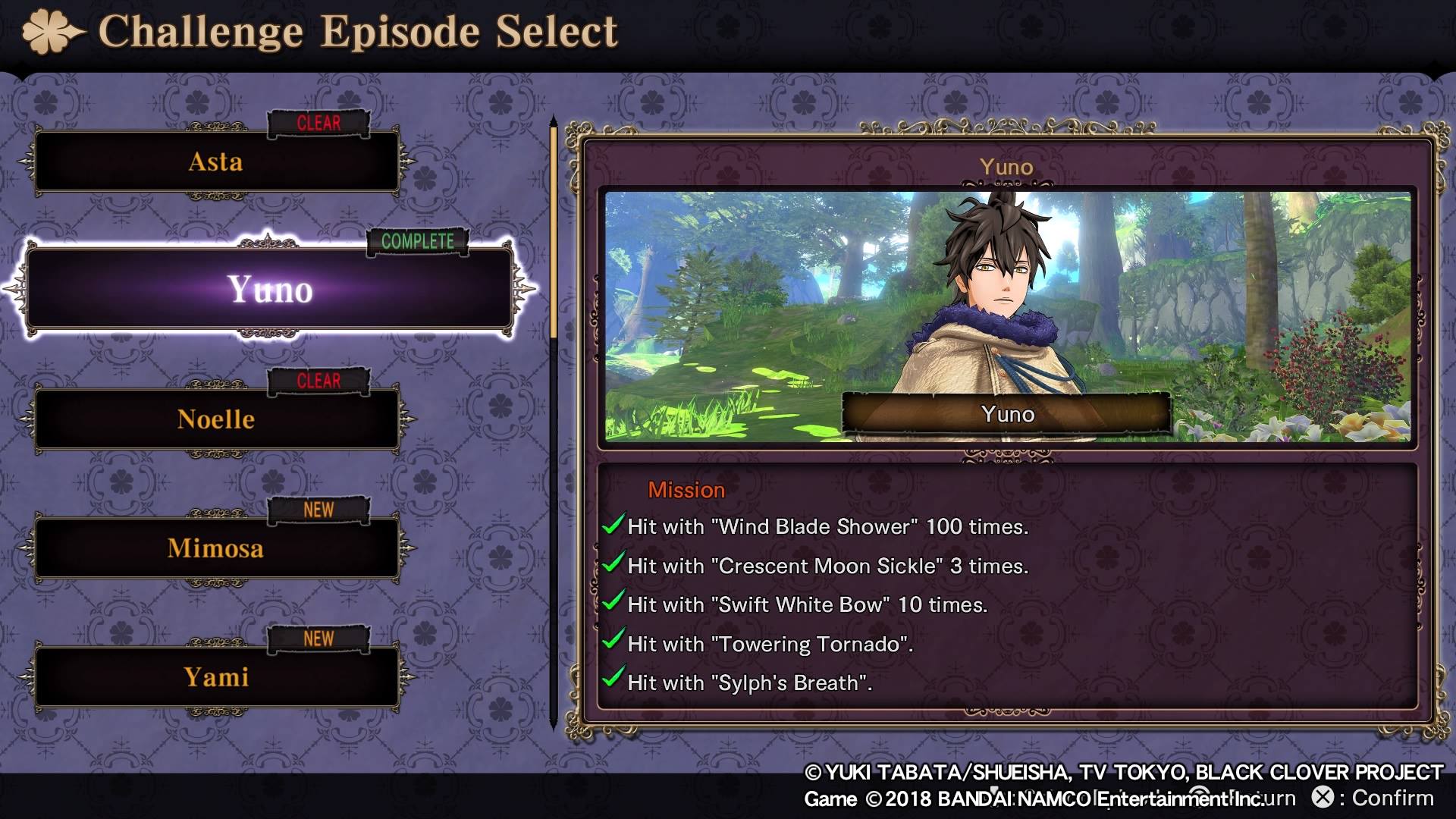The height and width of the screenshot is (819, 1456).
Task: Open Noelle's challenge episode
Action: point(216,419)
